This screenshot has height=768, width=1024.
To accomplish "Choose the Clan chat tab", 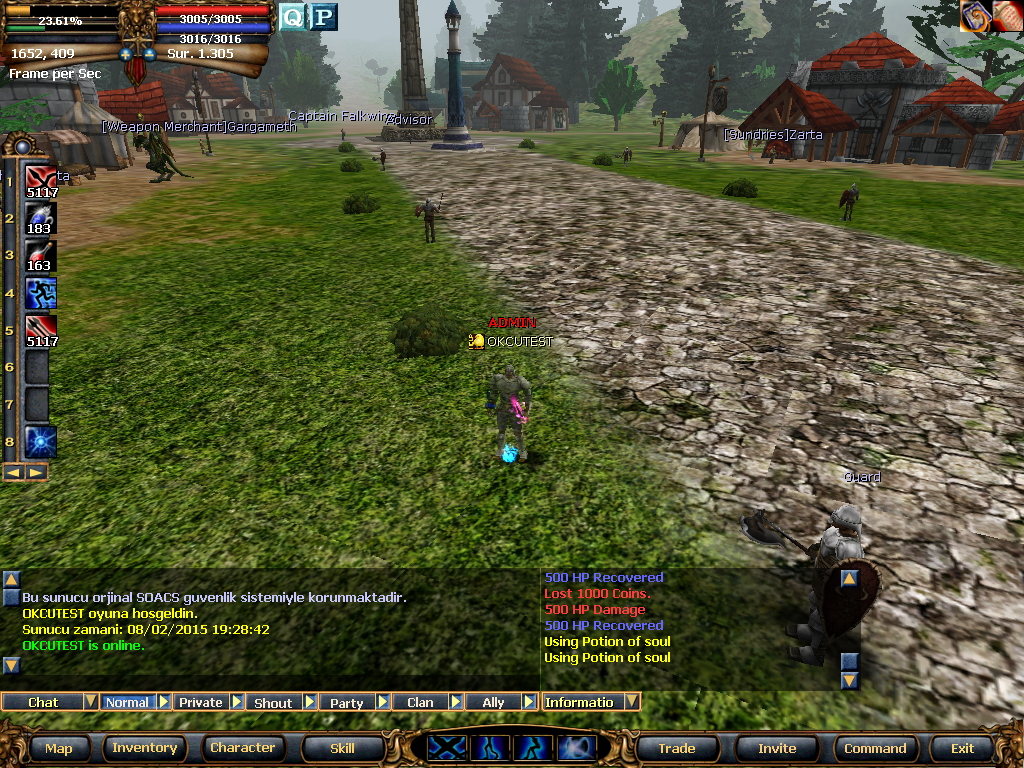I will (420, 702).
